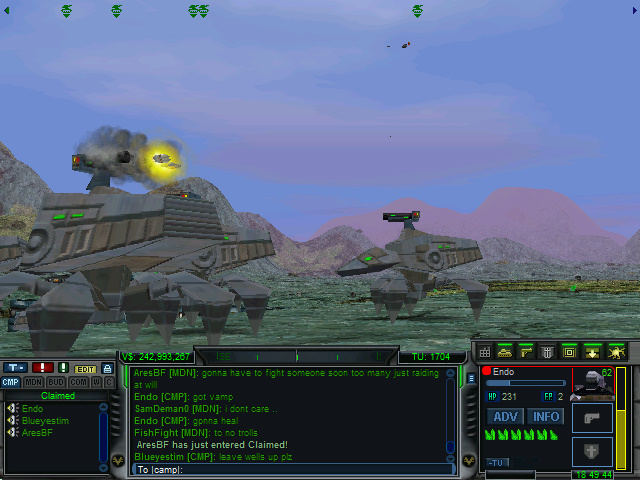The height and width of the screenshot is (480, 640).
Task: Click the EDIT button
Action: click(85, 368)
